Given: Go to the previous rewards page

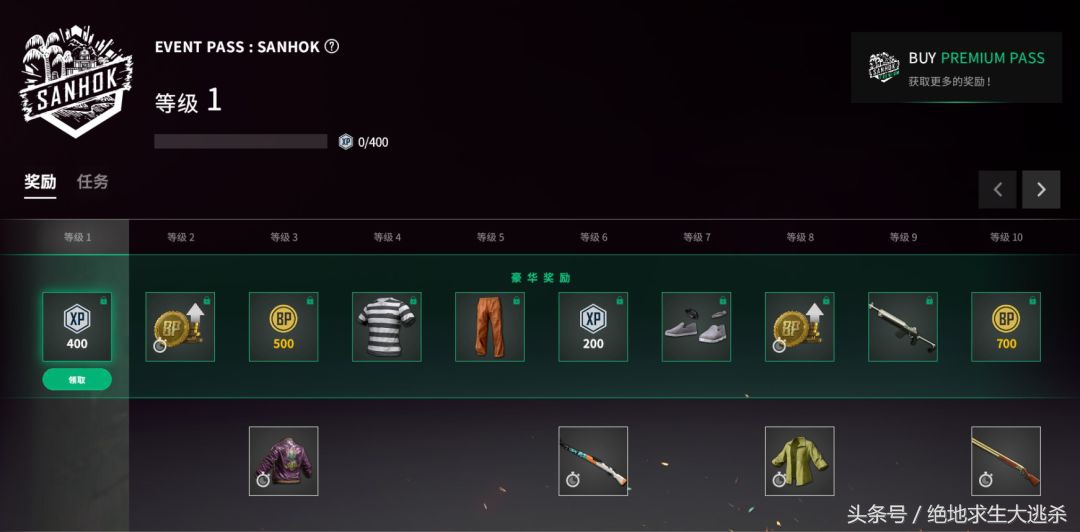Looking at the screenshot, I should pos(997,189).
